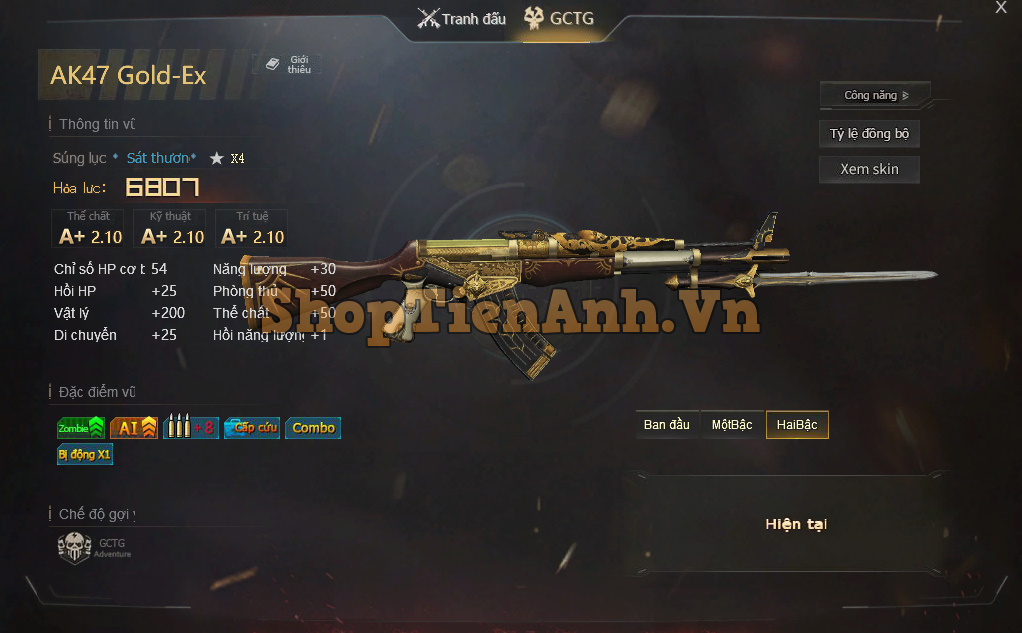Select the MộtBậc tier

coord(732,425)
